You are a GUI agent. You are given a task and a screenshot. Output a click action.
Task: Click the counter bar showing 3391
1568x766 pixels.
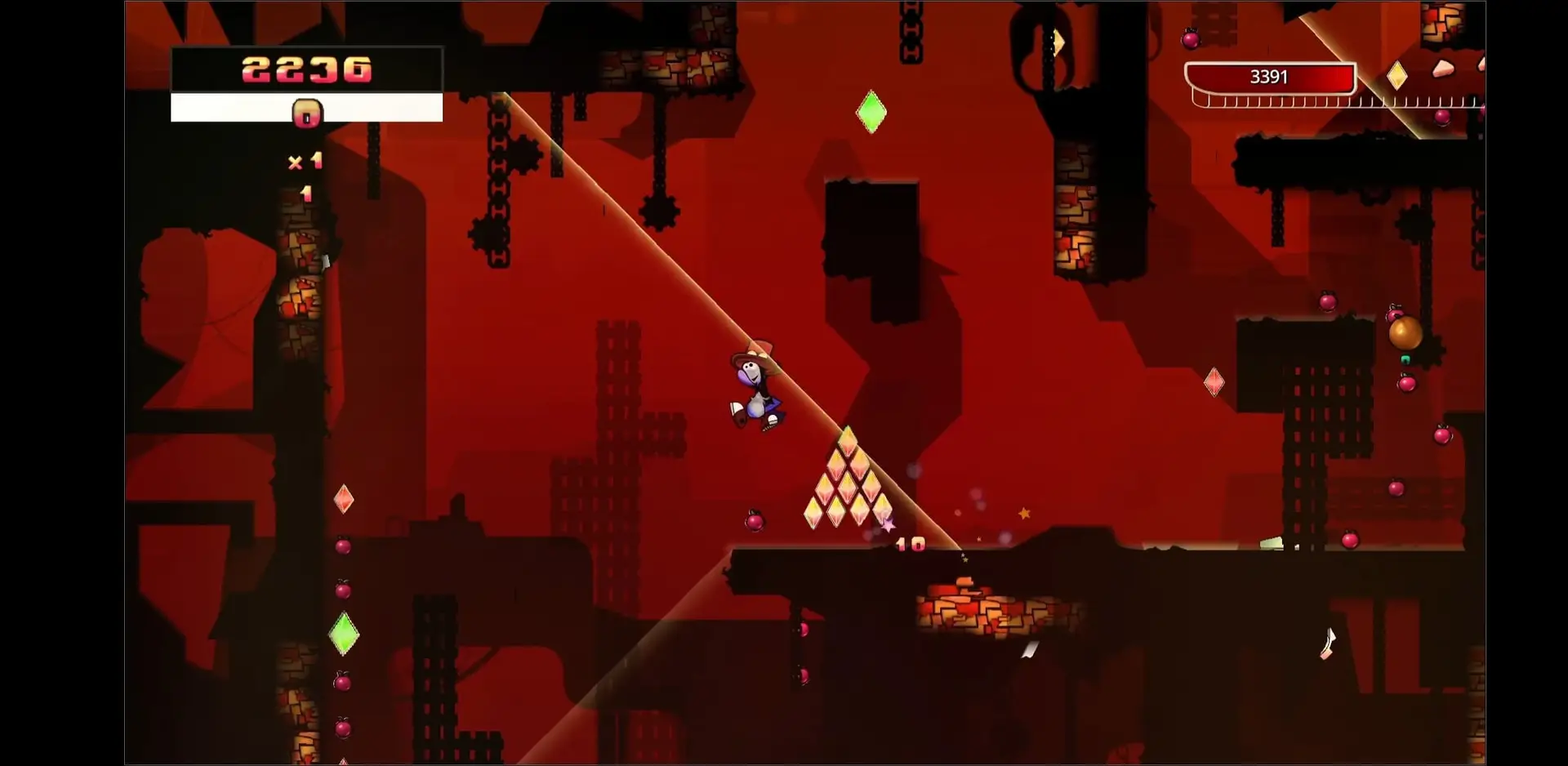pos(1267,78)
